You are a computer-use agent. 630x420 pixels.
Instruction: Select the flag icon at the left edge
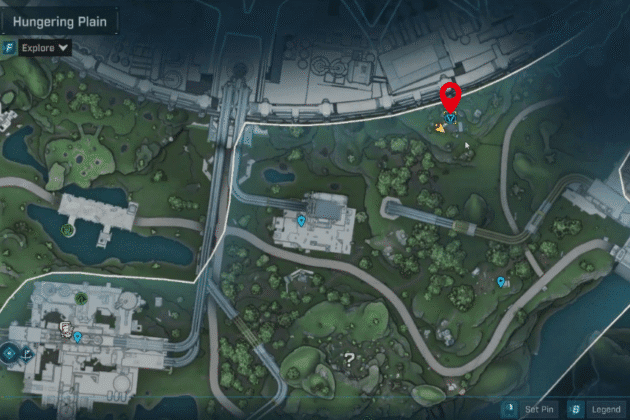28,352
